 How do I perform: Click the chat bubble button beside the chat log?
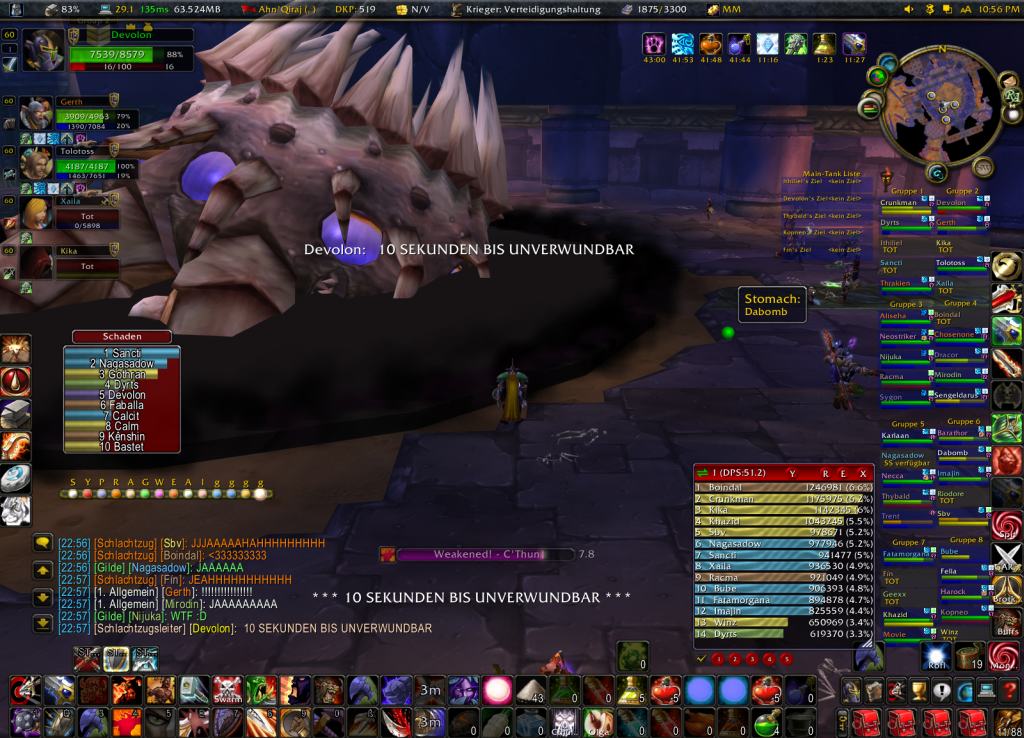click(x=42, y=543)
